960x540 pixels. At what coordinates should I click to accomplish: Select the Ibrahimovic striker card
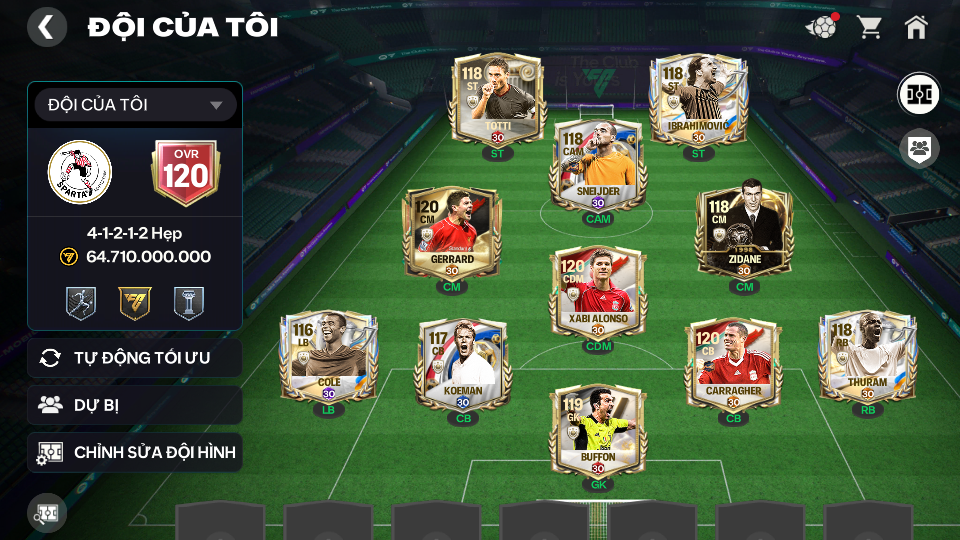click(698, 100)
